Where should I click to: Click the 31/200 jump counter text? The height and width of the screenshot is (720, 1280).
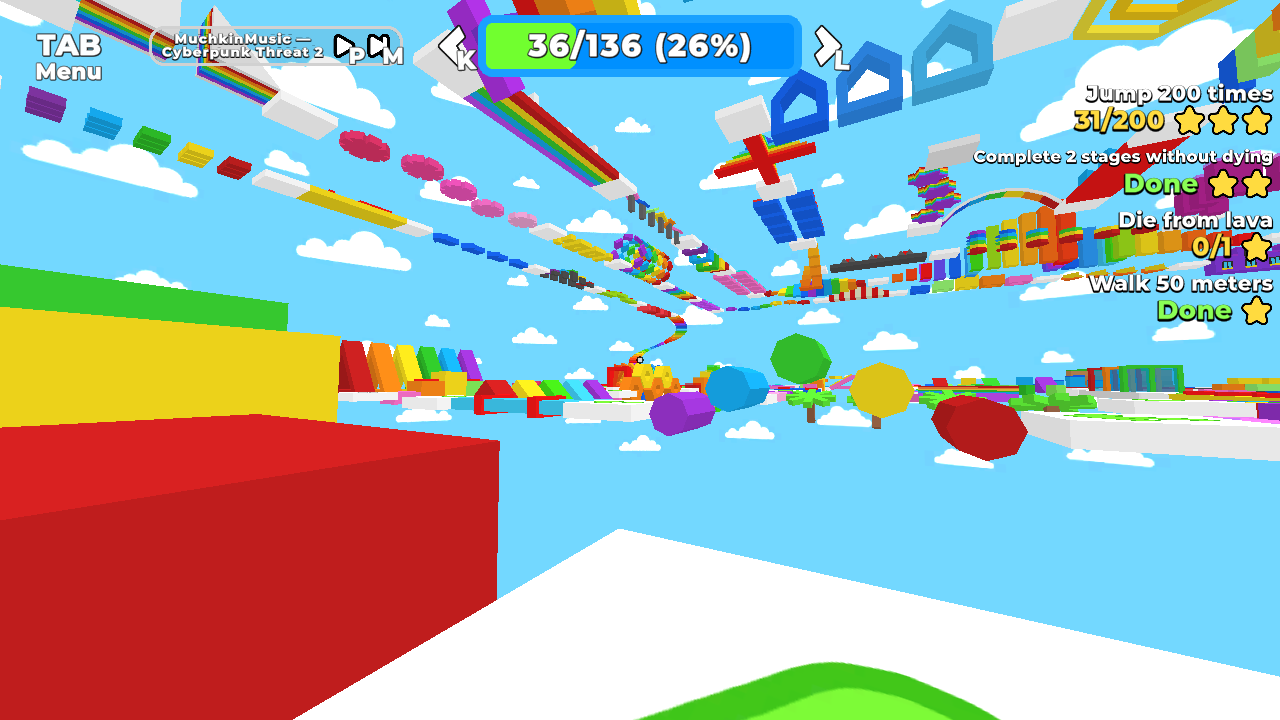pyautogui.click(x=1118, y=121)
